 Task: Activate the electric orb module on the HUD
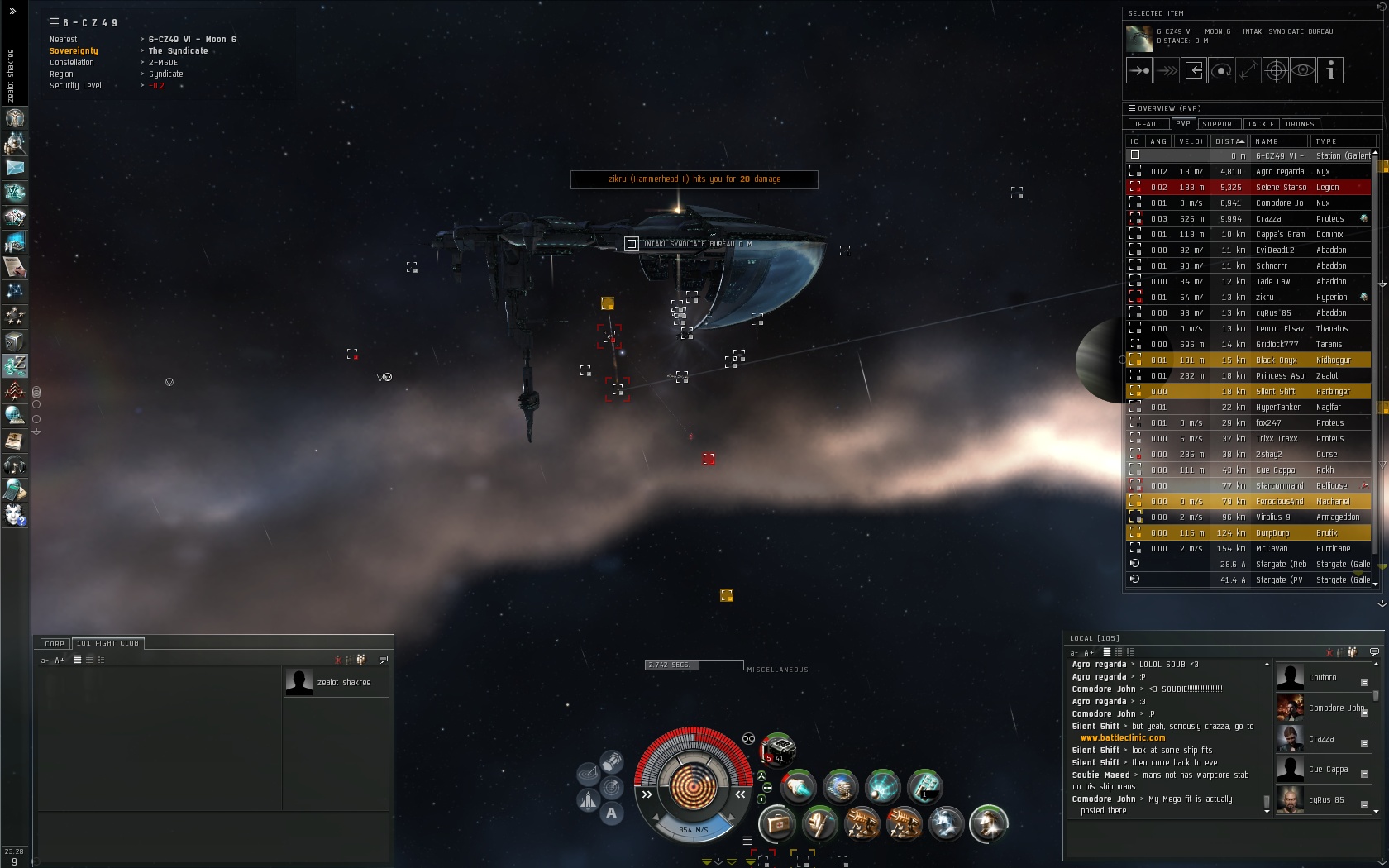pyautogui.click(x=882, y=786)
